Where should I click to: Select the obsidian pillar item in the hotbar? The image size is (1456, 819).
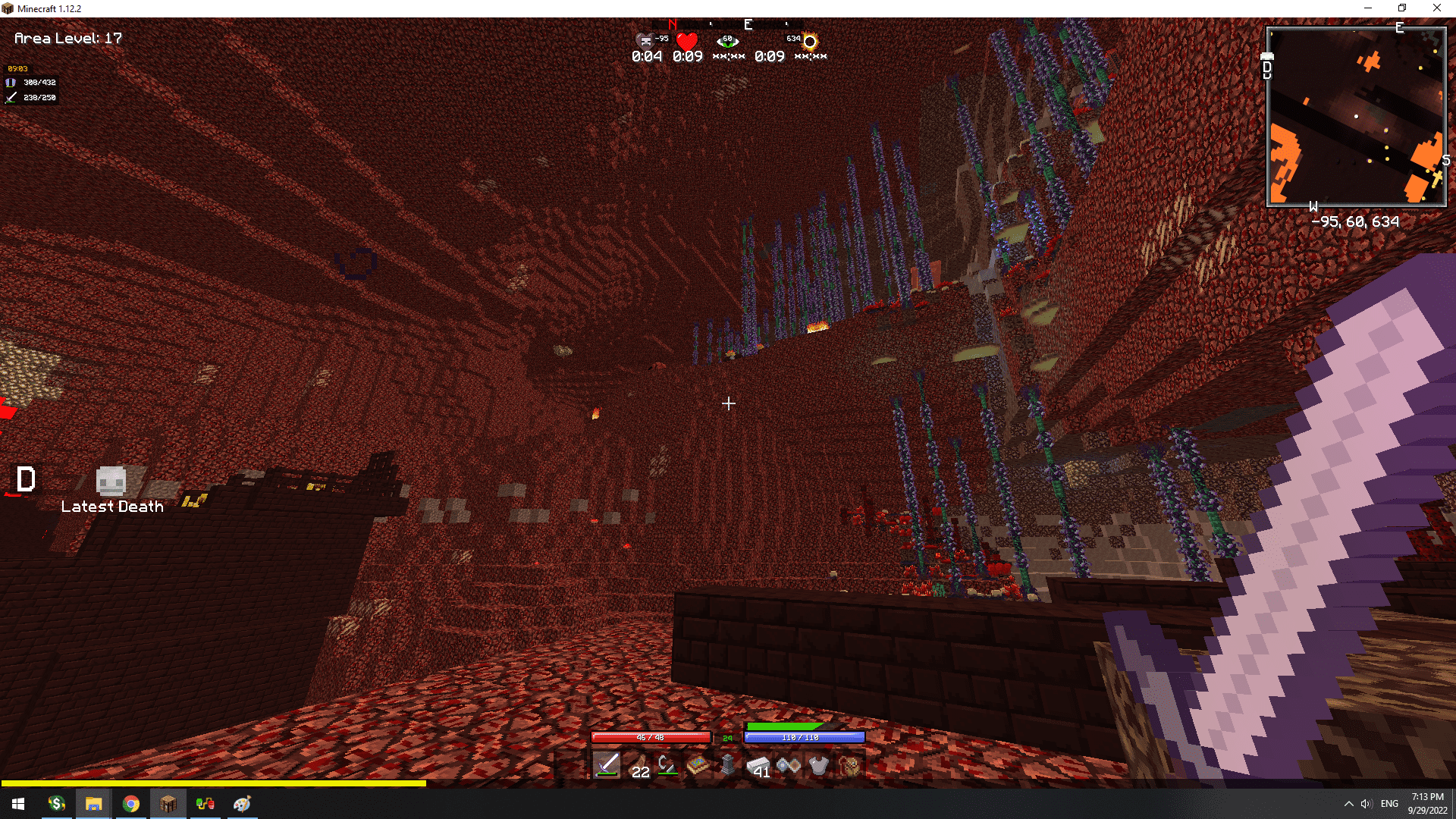(728, 766)
